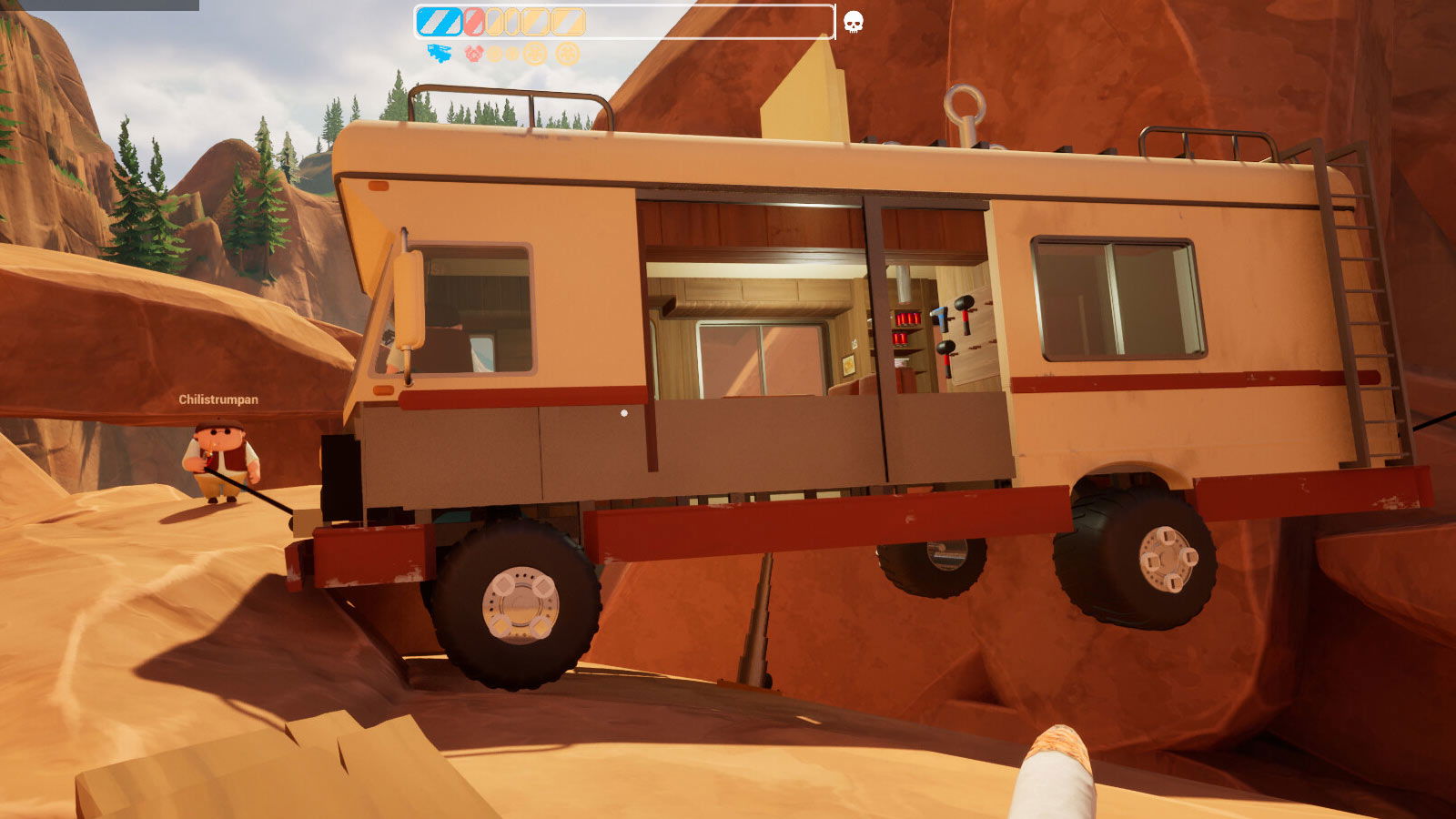Click the second faded coin icon
The height and width of the screenshot is (819, 1456).
pos(511,53)
